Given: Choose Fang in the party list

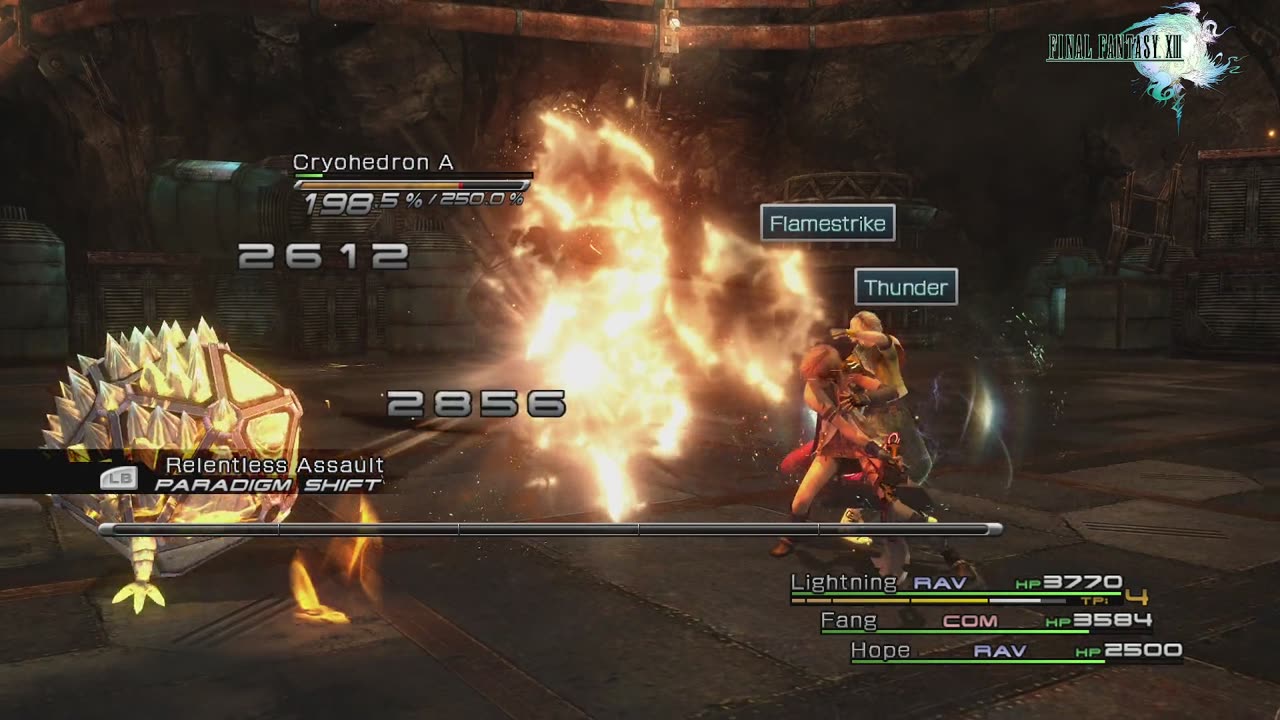Looking at the screenshot, I should point(985,621).
